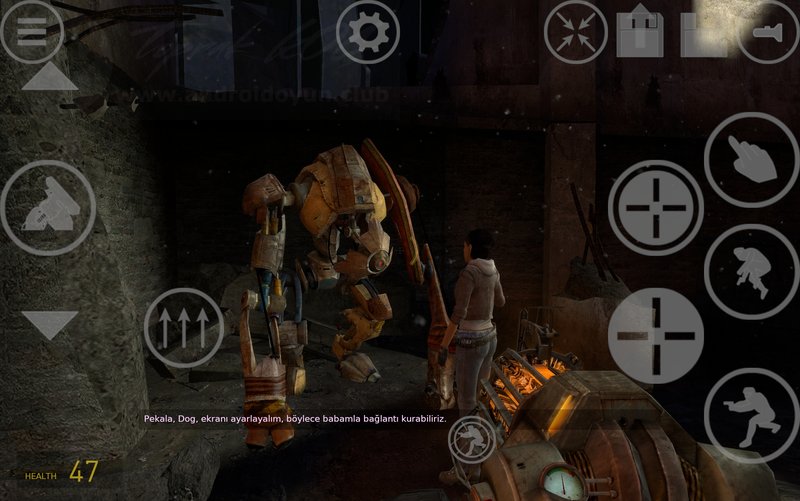Switch to next weapon with down arrow
Image resolution: width=800 pixels, height=501 pixels.
[x=49, y=324]
